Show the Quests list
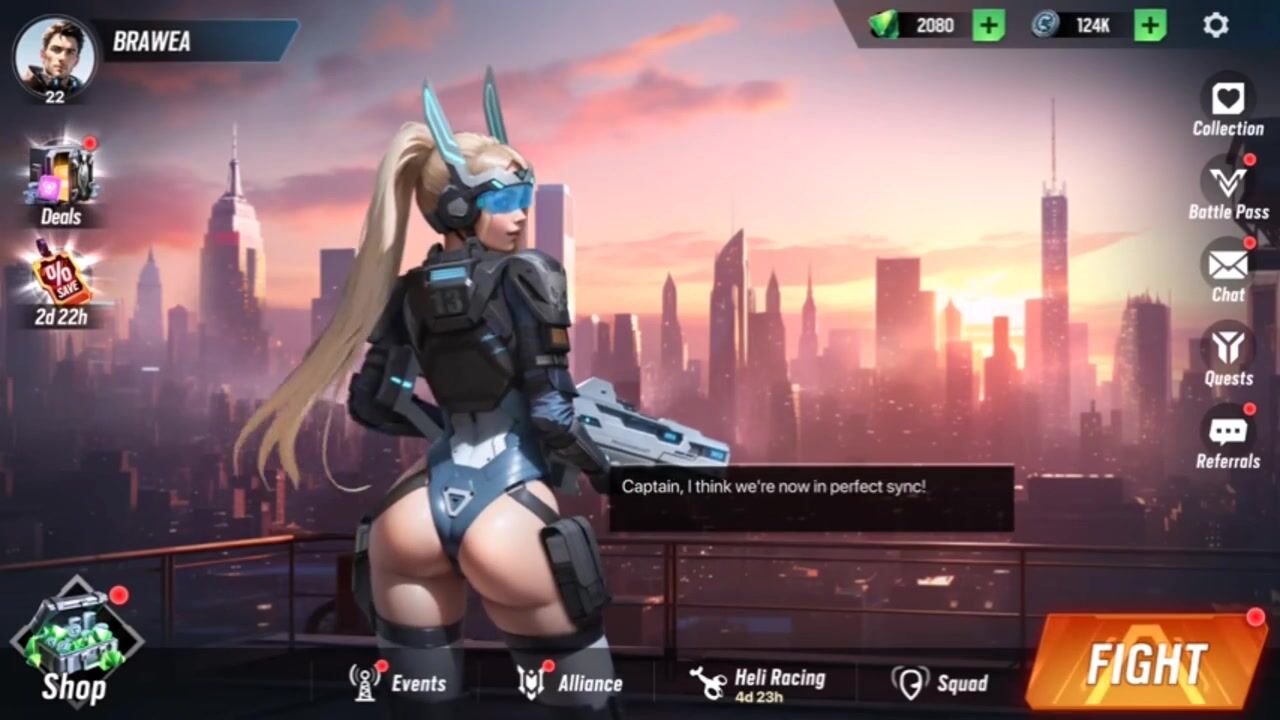The width and height of the screenshot is (1280, 720). [1227, 349]
